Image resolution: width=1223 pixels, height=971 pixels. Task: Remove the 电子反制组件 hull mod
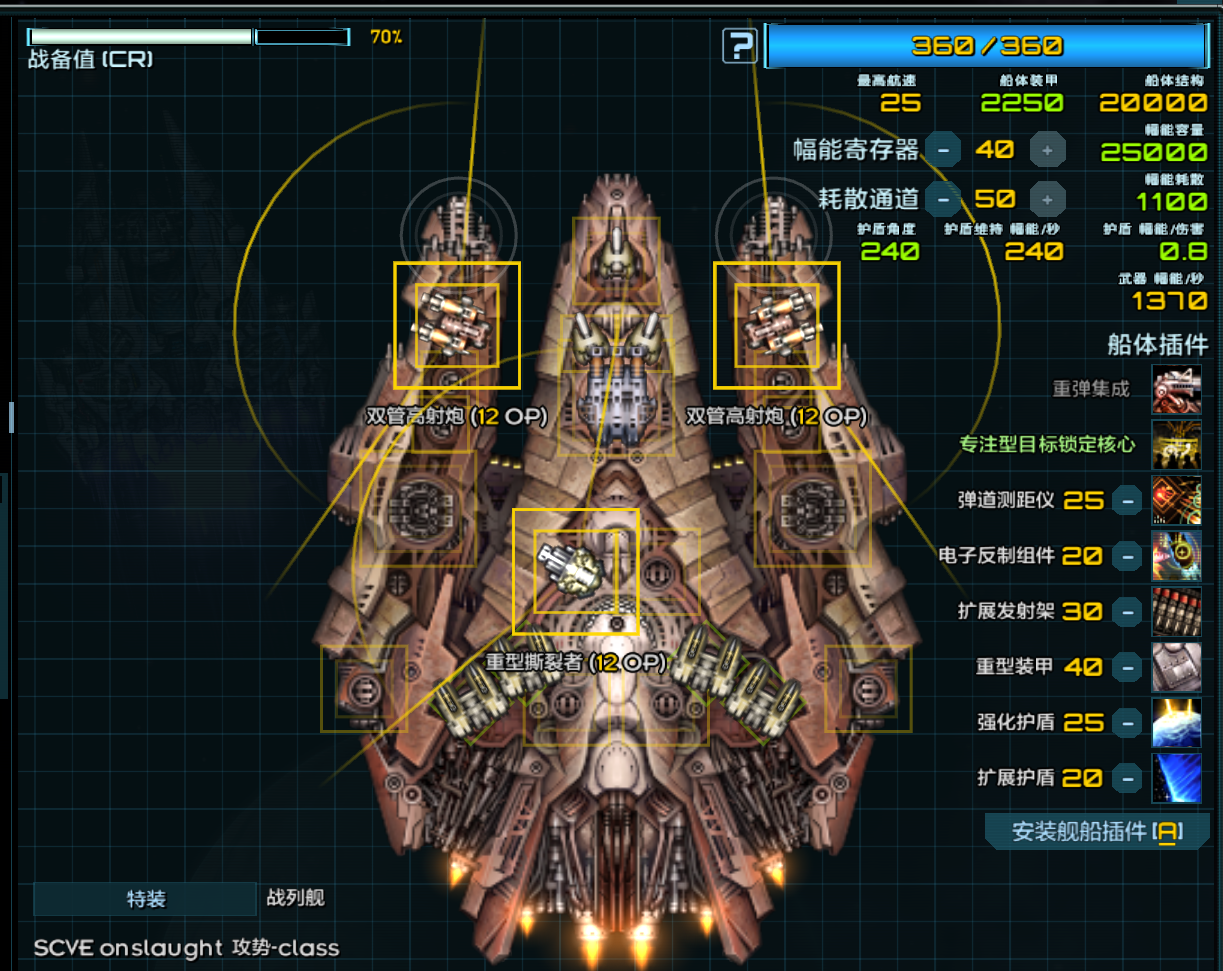(x=1127, y=556)
